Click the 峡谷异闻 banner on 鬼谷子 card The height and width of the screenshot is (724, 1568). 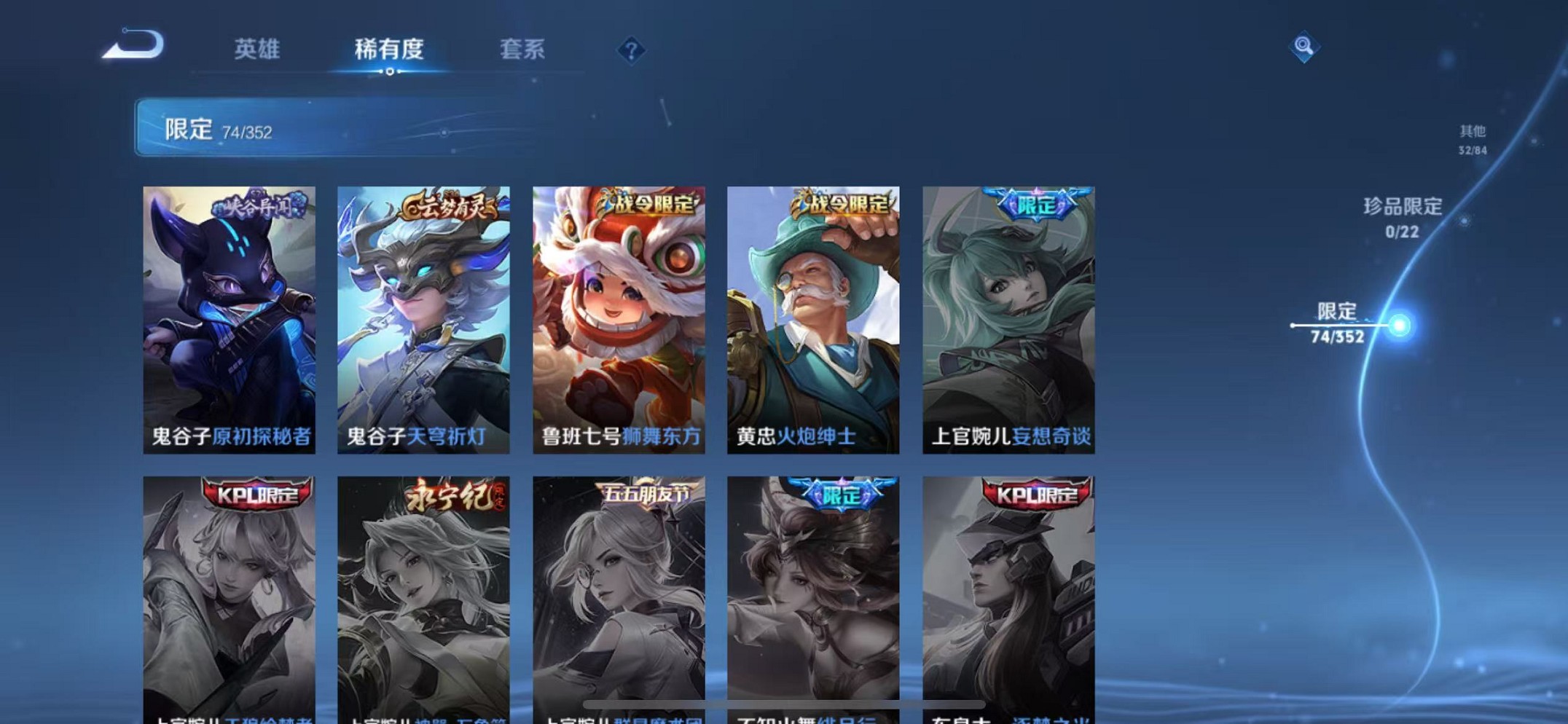[256, 206]
